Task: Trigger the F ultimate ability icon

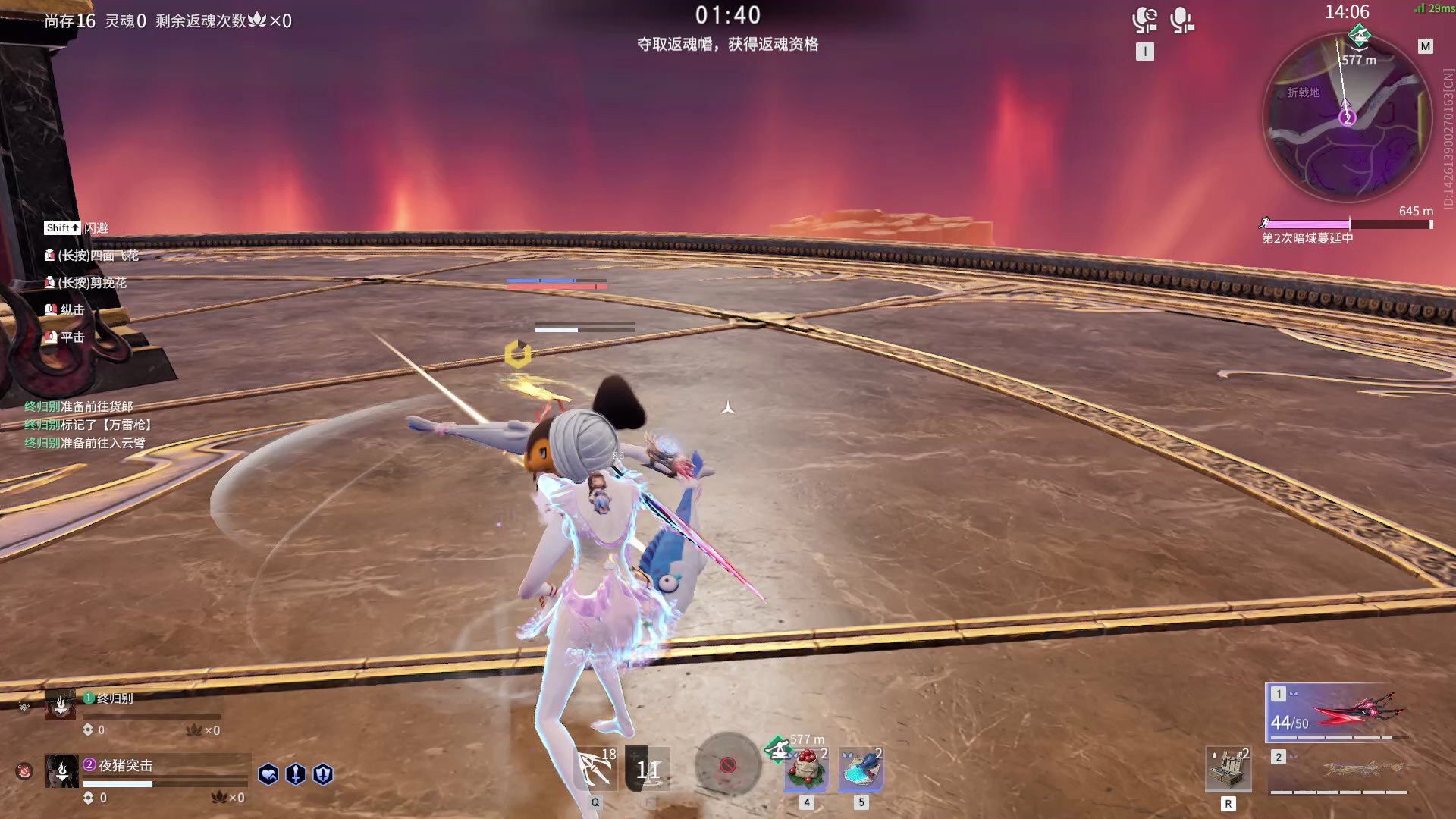Action: pos(648,770)
